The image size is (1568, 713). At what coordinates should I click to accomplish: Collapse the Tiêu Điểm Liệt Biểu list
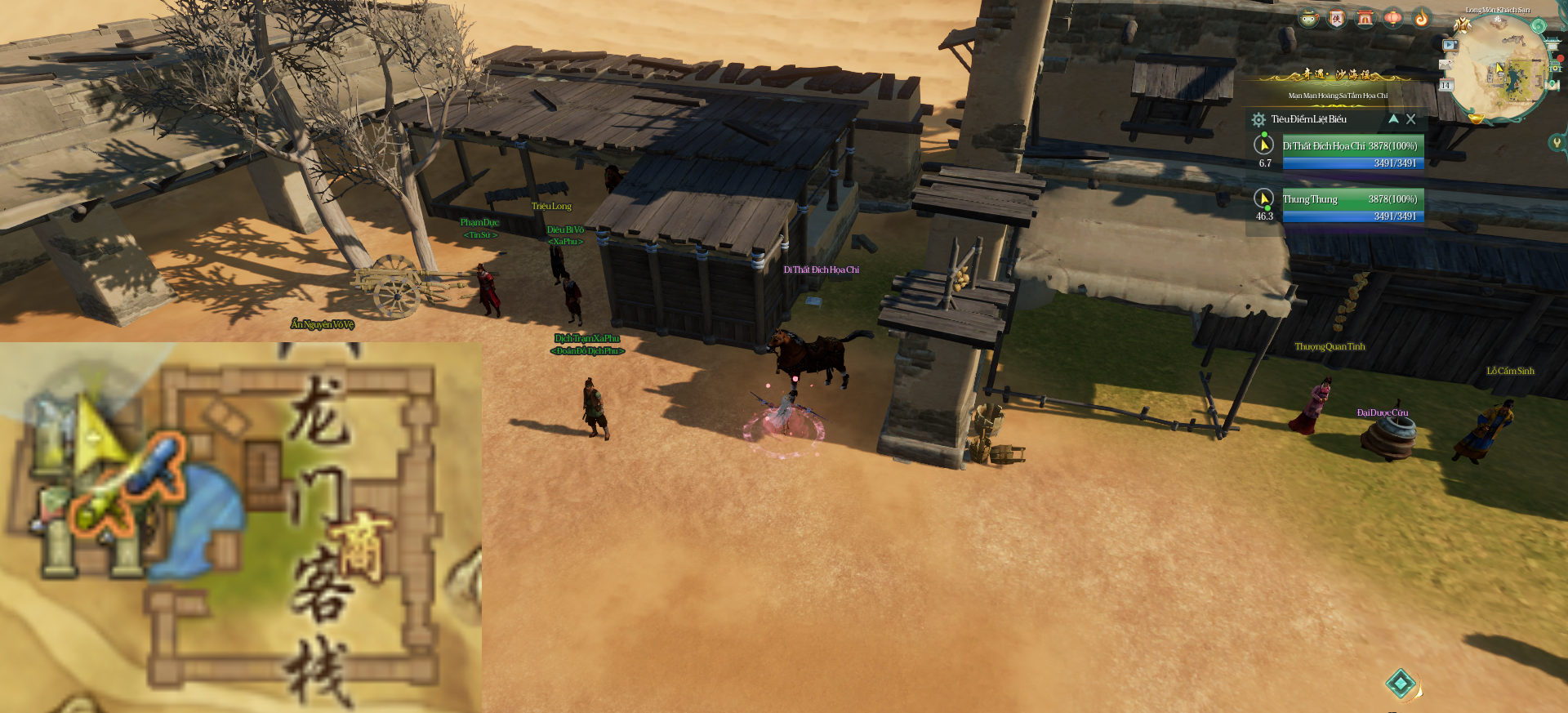(x=1393, y=119)
